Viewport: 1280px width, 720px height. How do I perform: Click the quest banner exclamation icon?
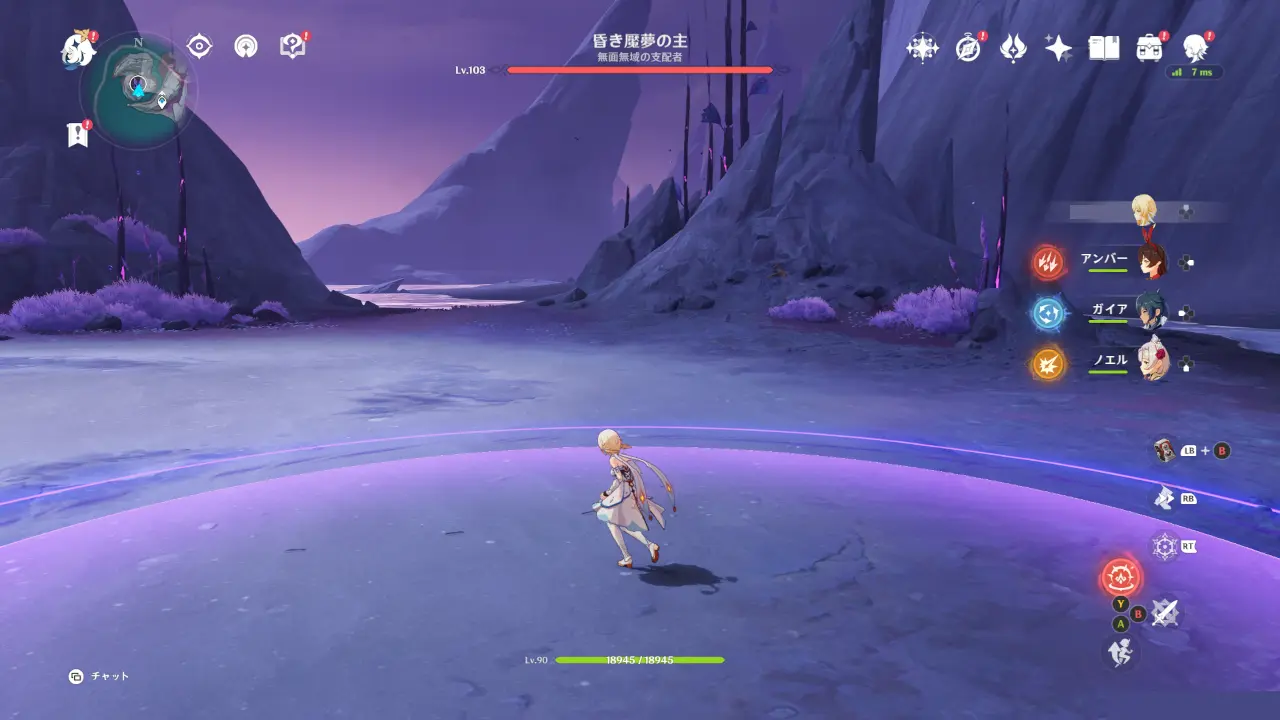click(x=77, y=135)
